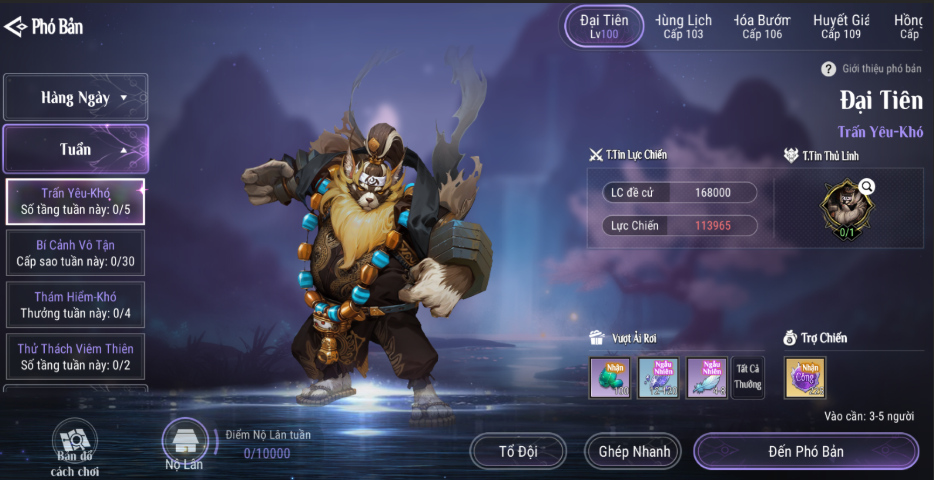Image resolution: width=934 pixels, height=480 pixels.
Task: Open the Tất Cả Thưởng reward list
Action: coord(748,378)
